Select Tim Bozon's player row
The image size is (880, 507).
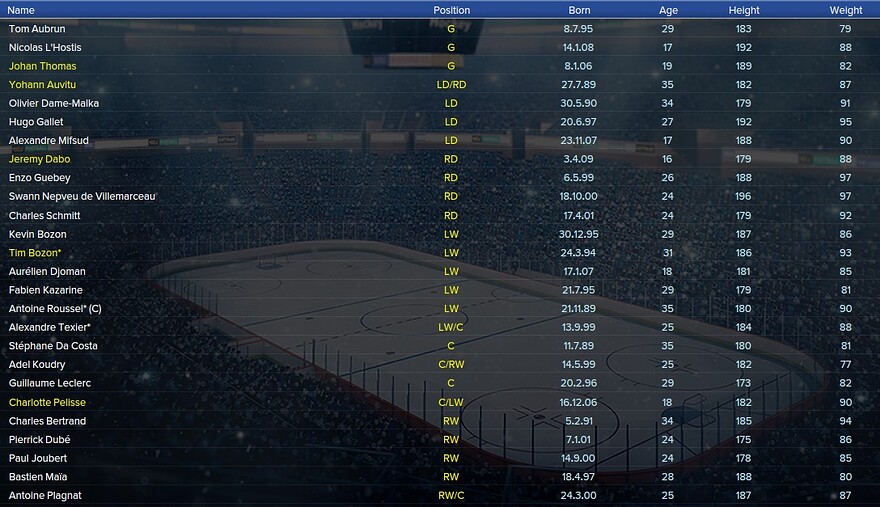(35, 253)
